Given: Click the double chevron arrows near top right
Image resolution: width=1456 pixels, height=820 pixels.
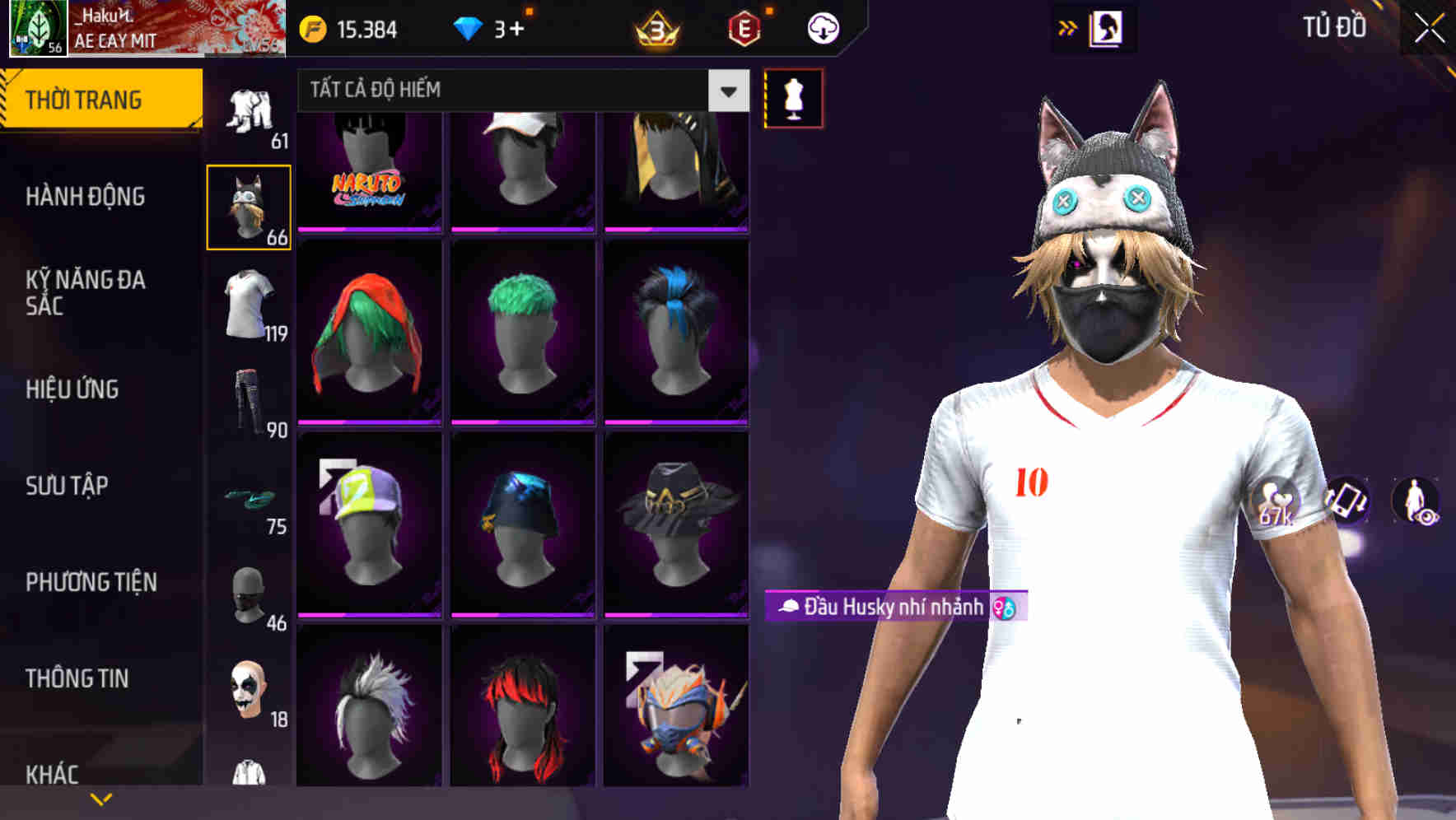Looking at the screenshot, I should tap(1066, 27).
